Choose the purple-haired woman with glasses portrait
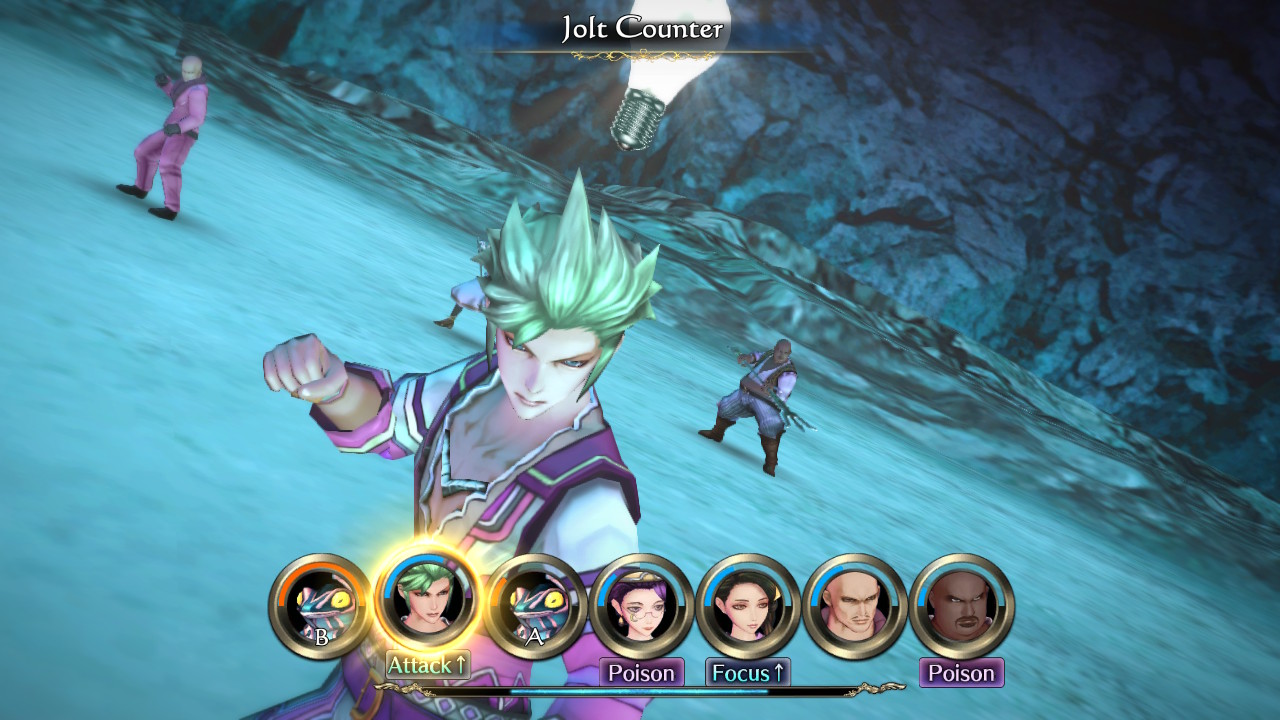The height and width of the screenshot is (720, 1280). pos(642,606)
